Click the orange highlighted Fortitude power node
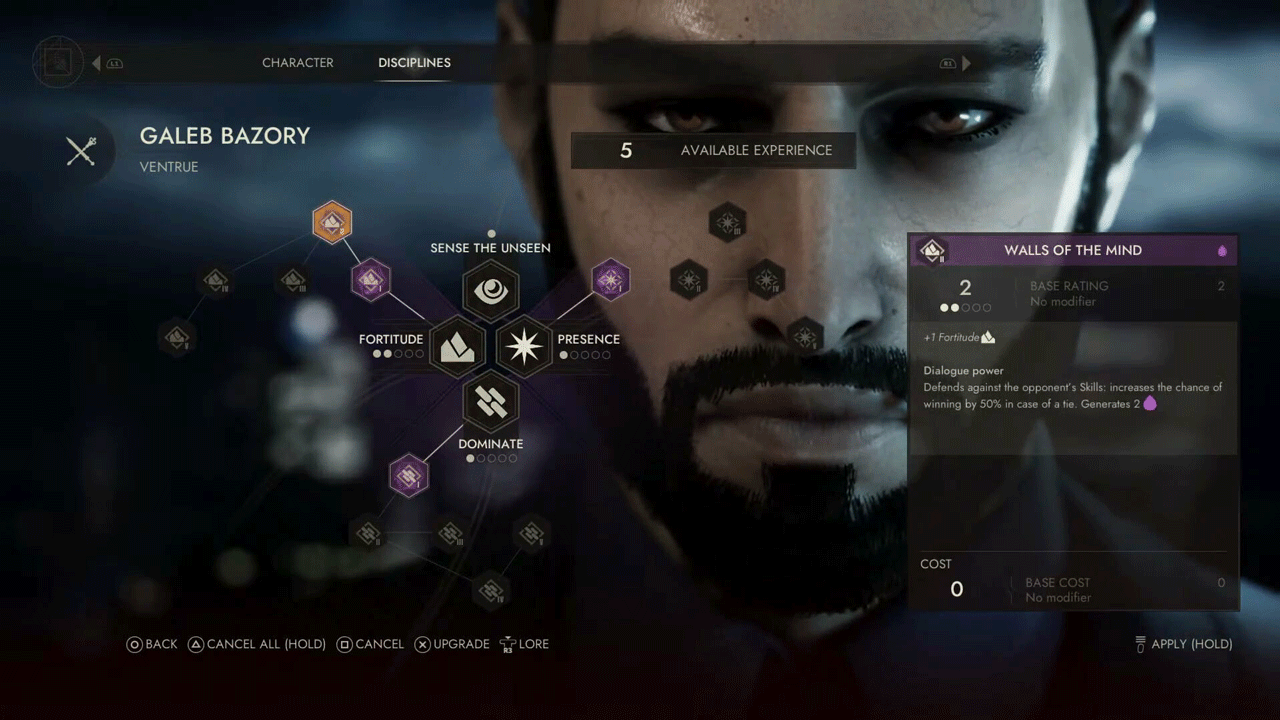 coord(332,223)
